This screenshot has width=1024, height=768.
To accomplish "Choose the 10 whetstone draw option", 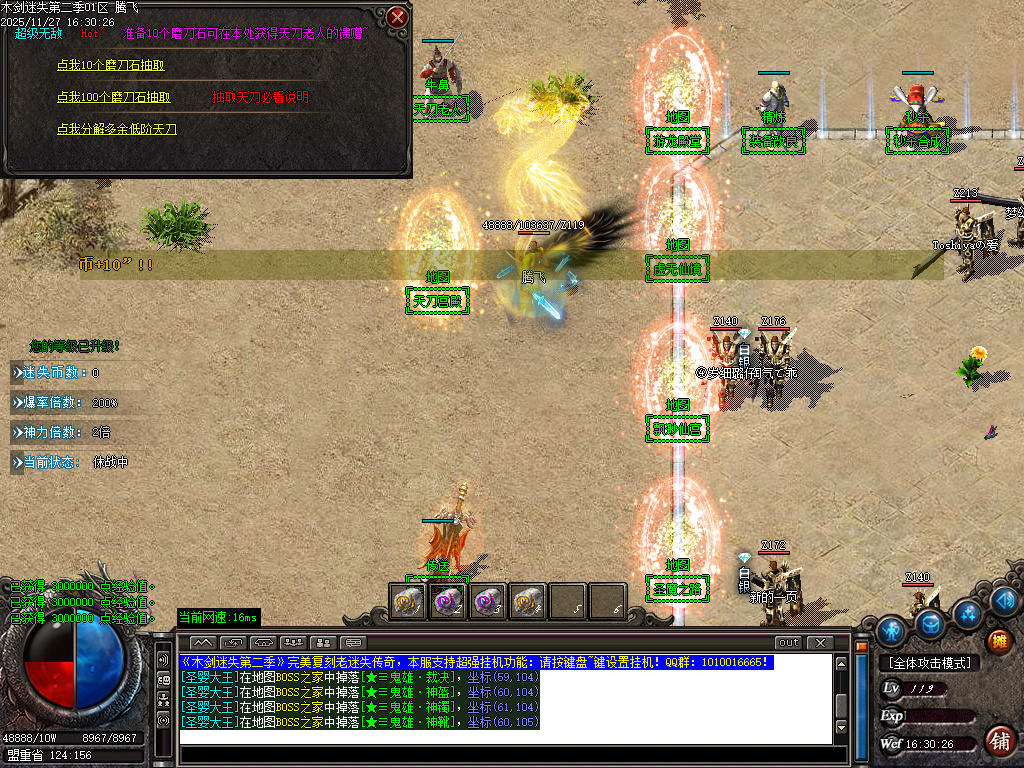I will click(111, 65).
